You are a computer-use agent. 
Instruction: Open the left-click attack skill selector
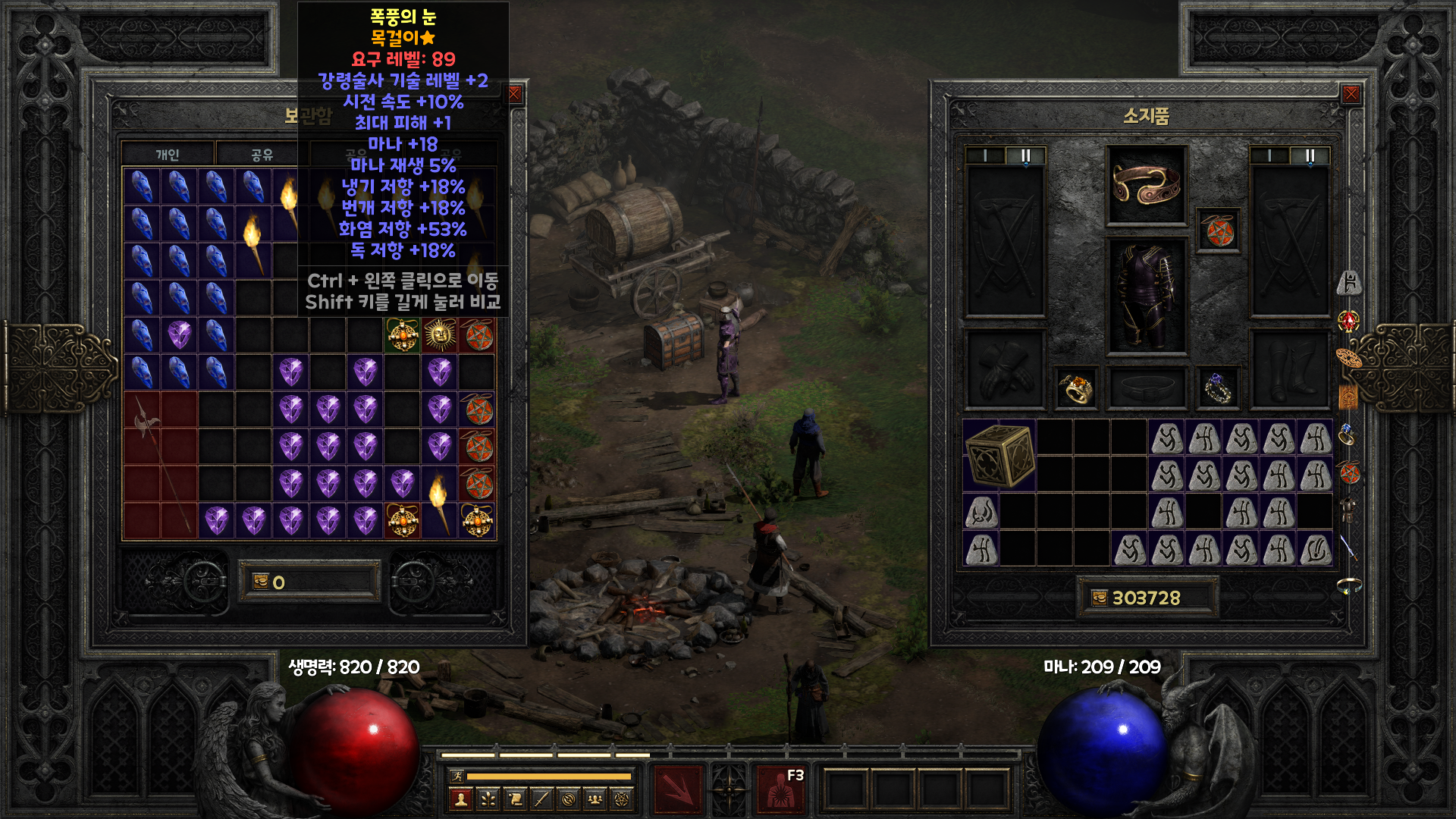[x=679, y=790]
